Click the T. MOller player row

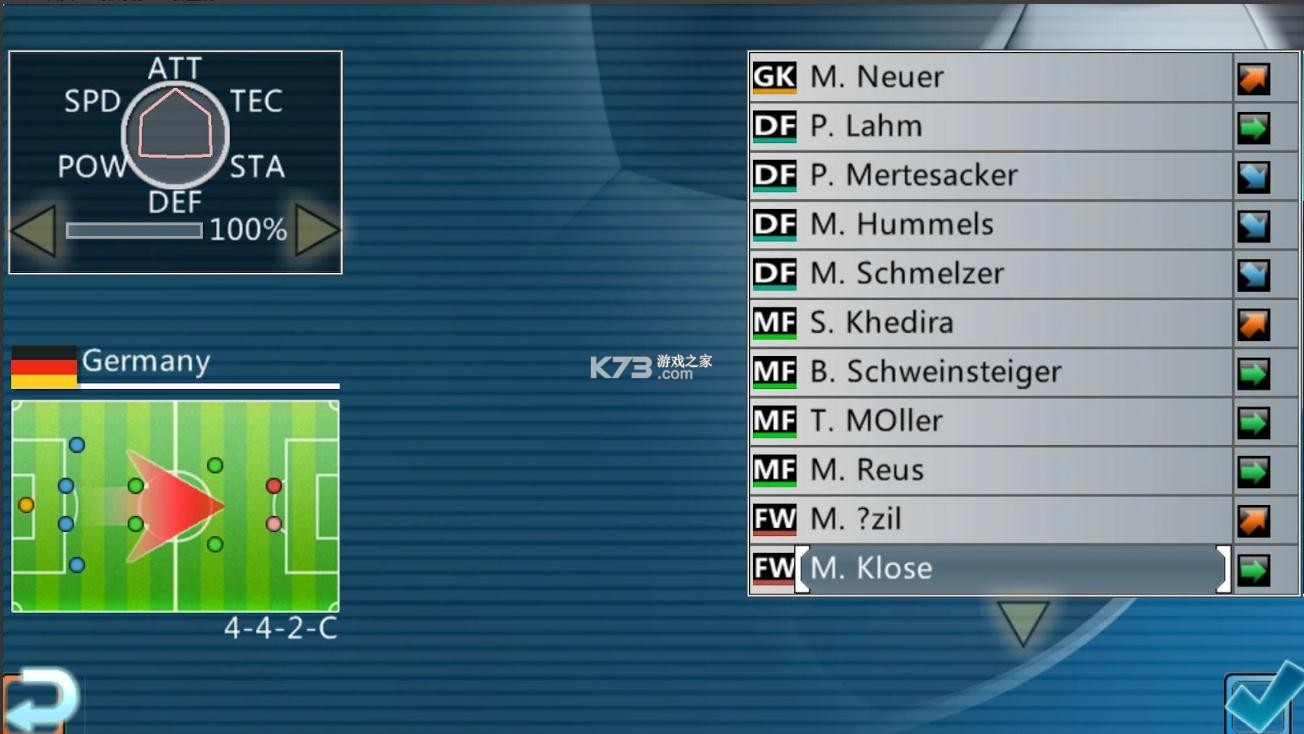click(x=990, y=420)
